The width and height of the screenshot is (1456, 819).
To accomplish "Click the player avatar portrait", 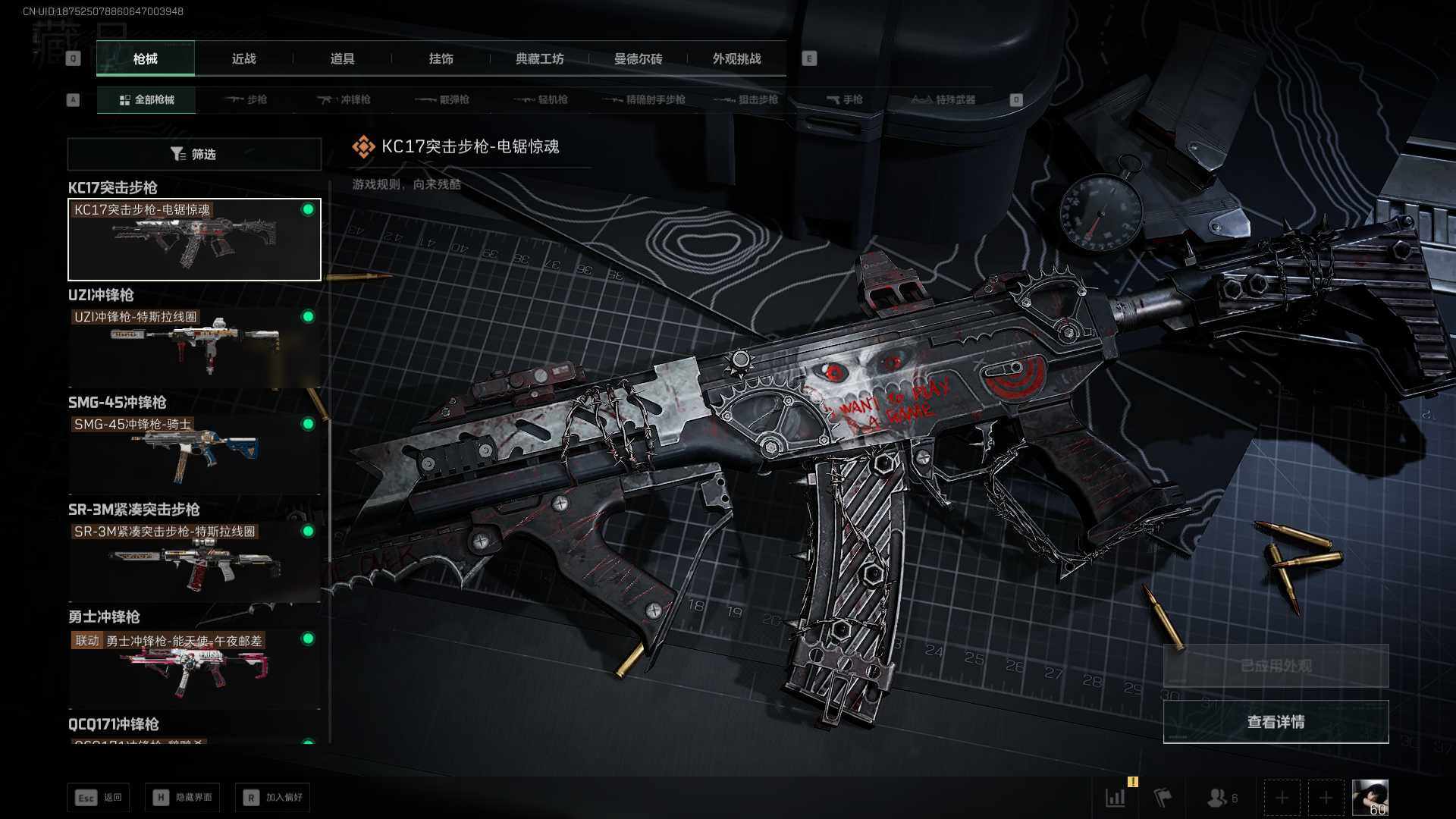I will tap(1370, 798).
